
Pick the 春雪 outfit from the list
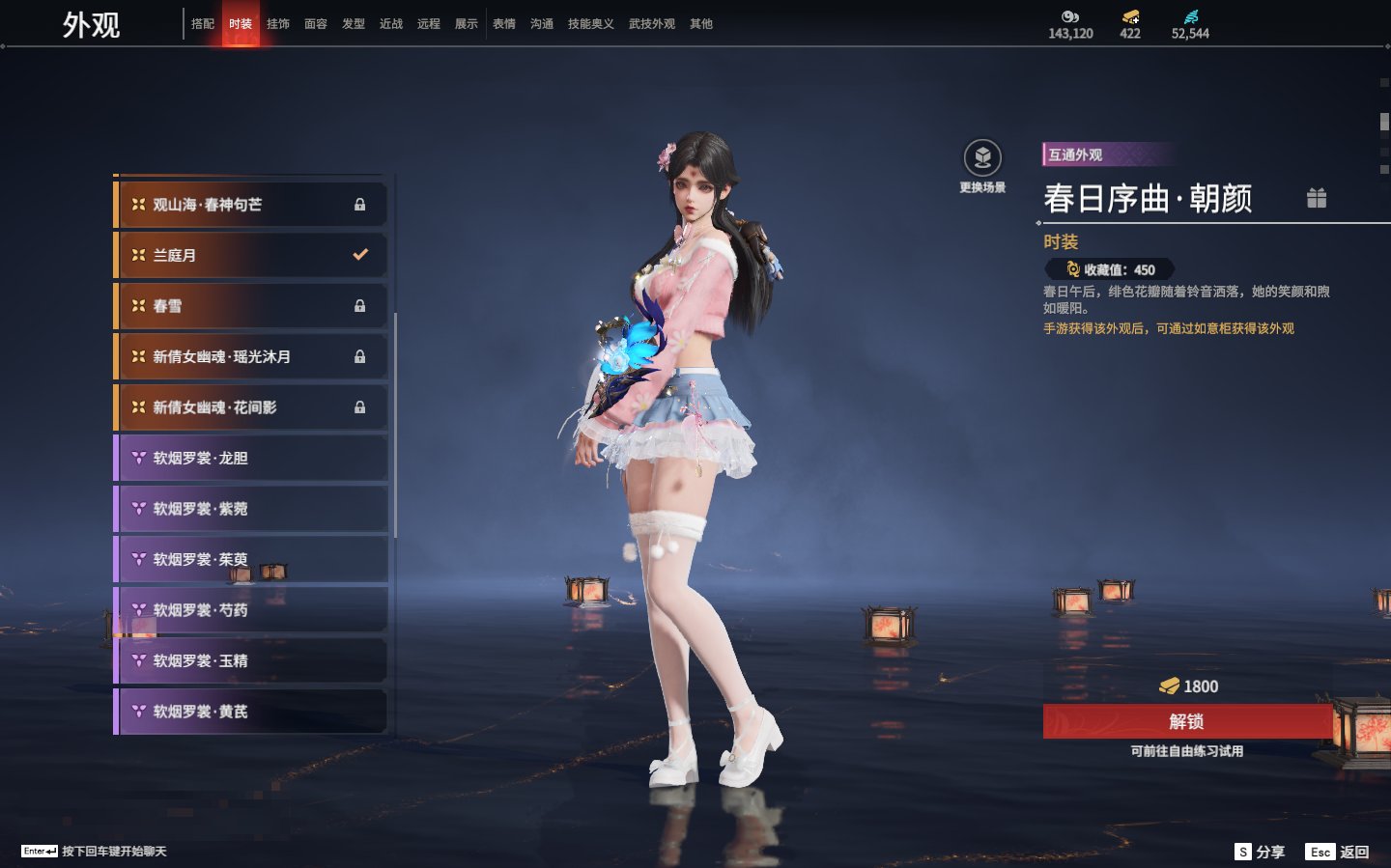click(x=251, y=306)
